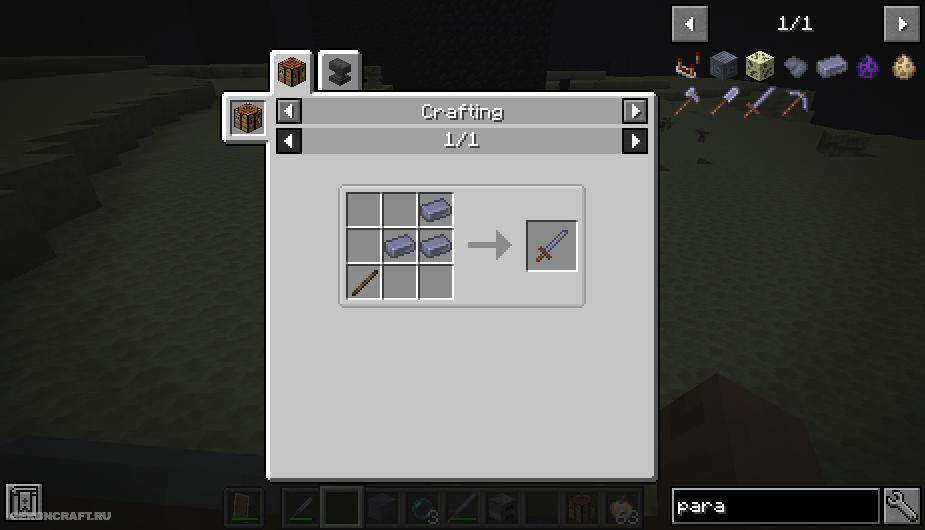
Task: Click the crafting table catalyst icon beside the window
Action: (247, 119)
